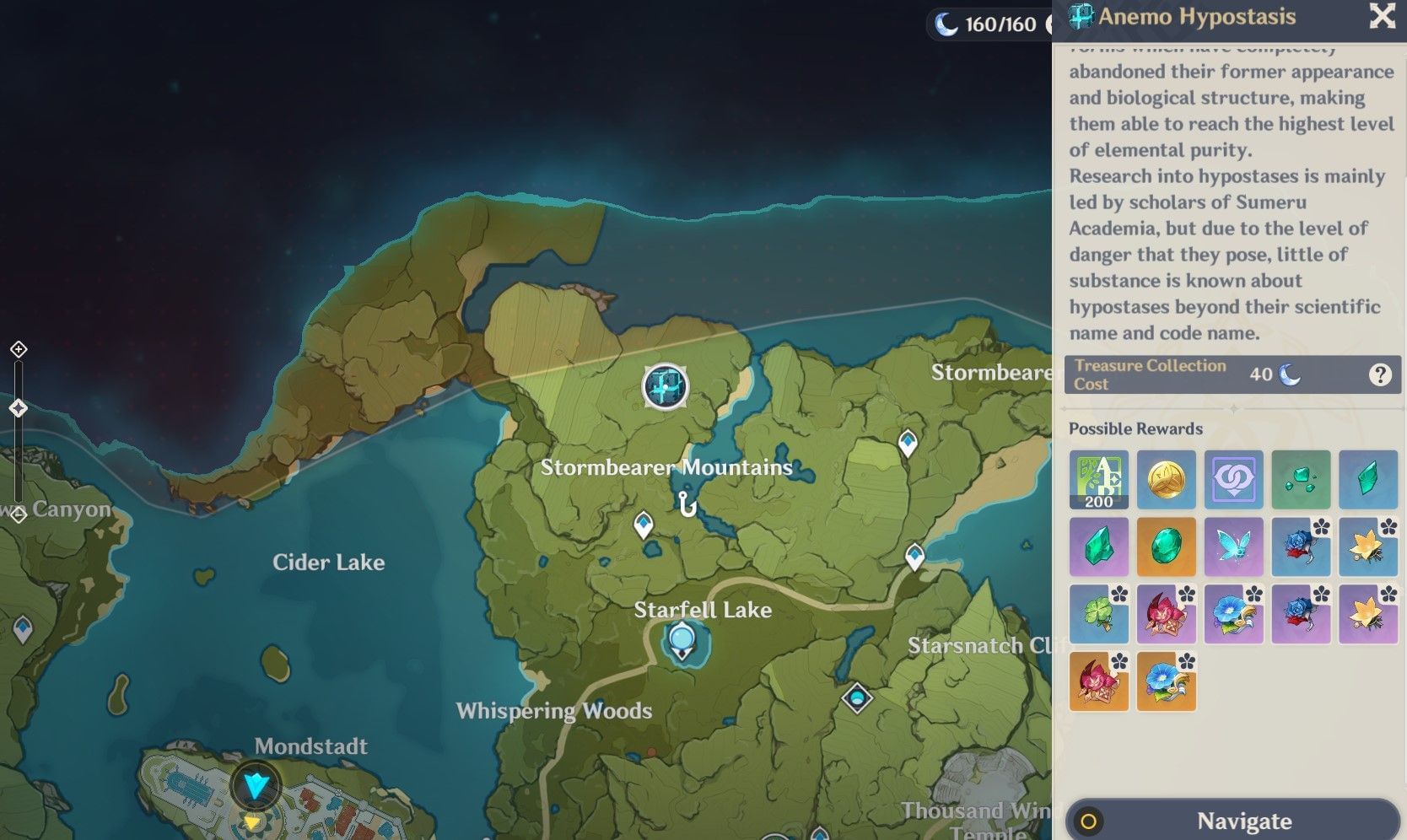View the Adventure EXP 200 reward

[x=1098, y=480]
